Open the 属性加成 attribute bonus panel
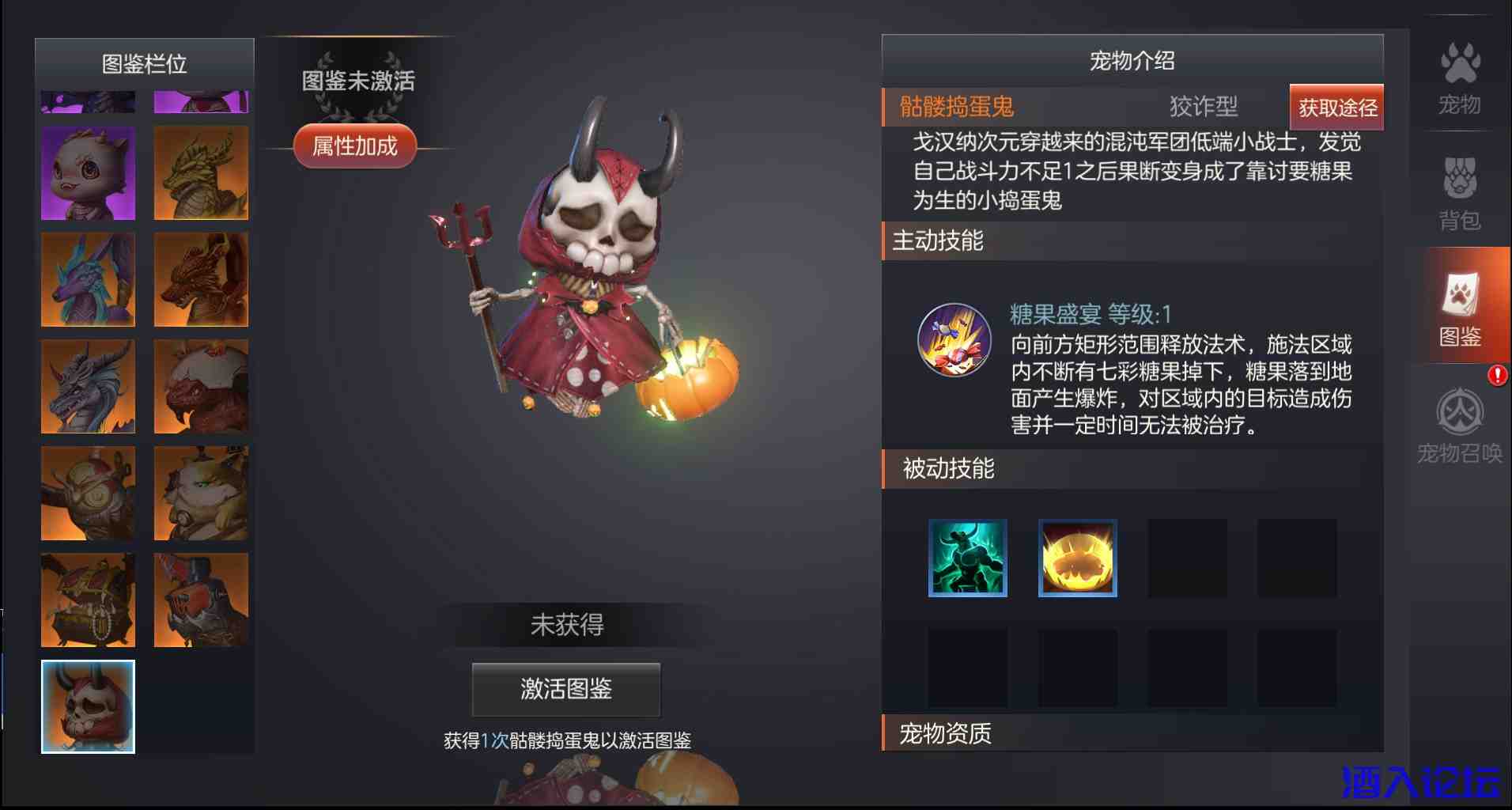 click(x=354, y=146)
